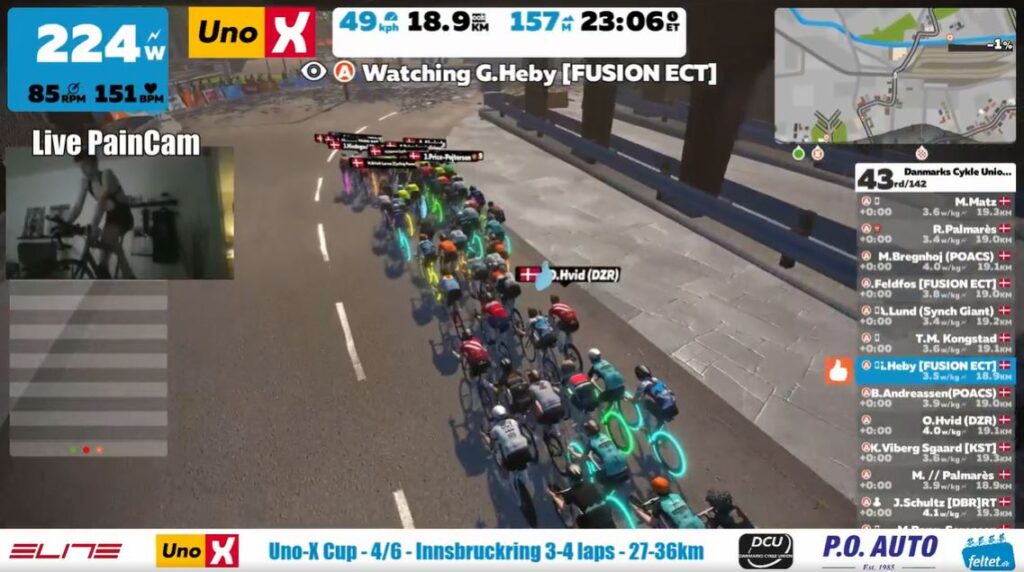Click the O.Hvid (DZR) rider name tag
1024x572 pixels.
tap(568, 273)
